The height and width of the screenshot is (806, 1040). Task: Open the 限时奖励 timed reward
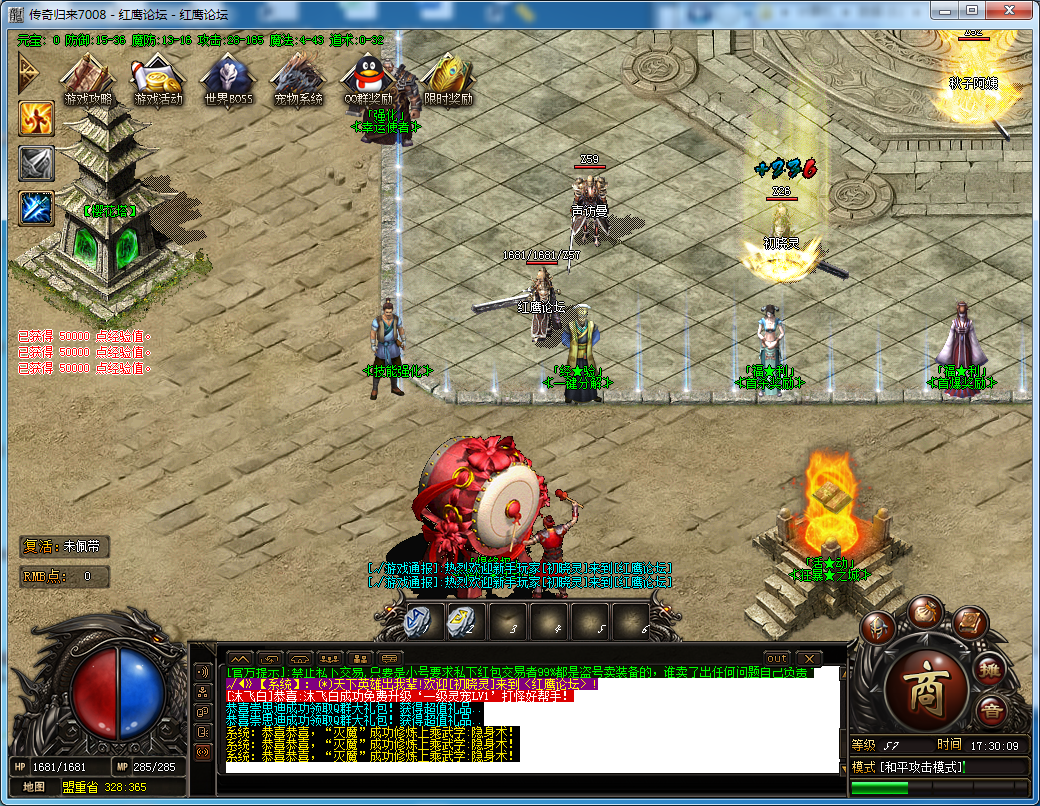pos(447,78)
